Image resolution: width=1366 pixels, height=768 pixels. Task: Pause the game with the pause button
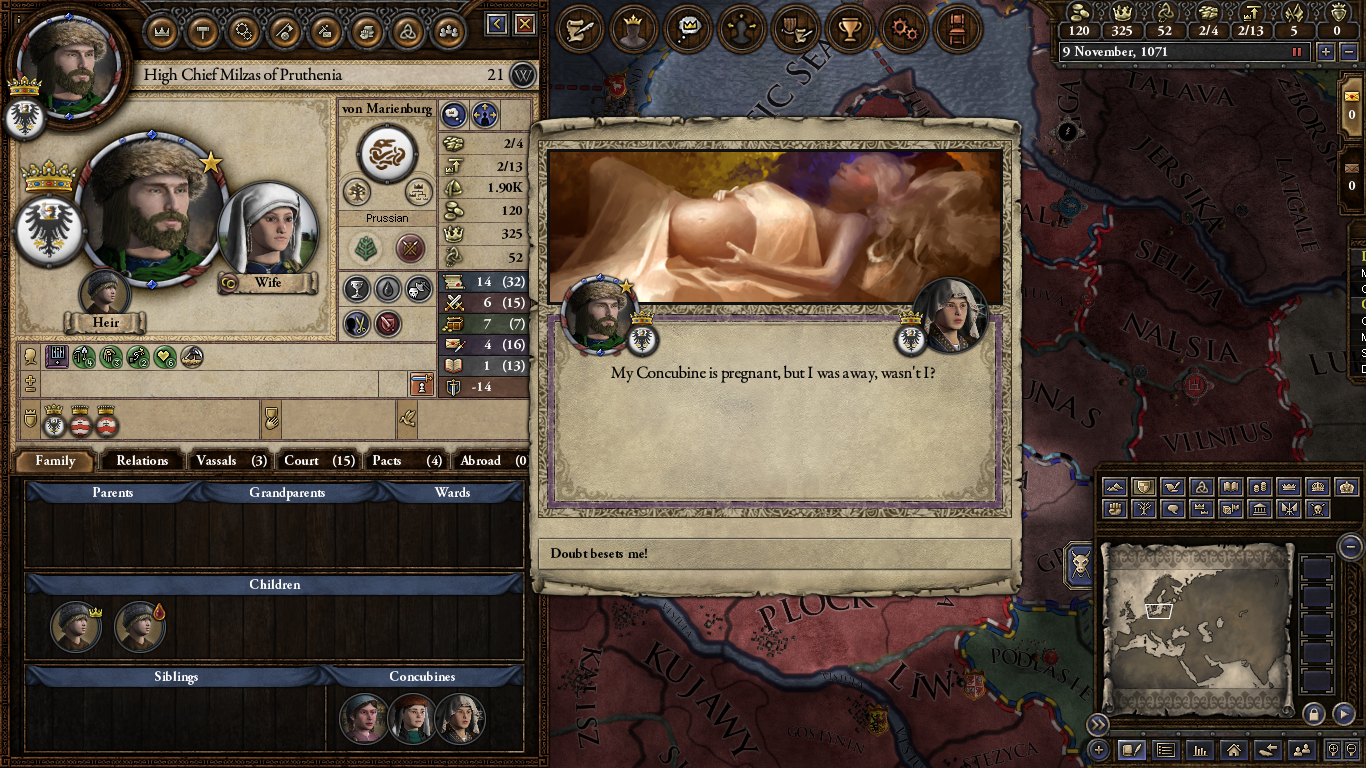pyautogui.click(x=1298, y=52)
